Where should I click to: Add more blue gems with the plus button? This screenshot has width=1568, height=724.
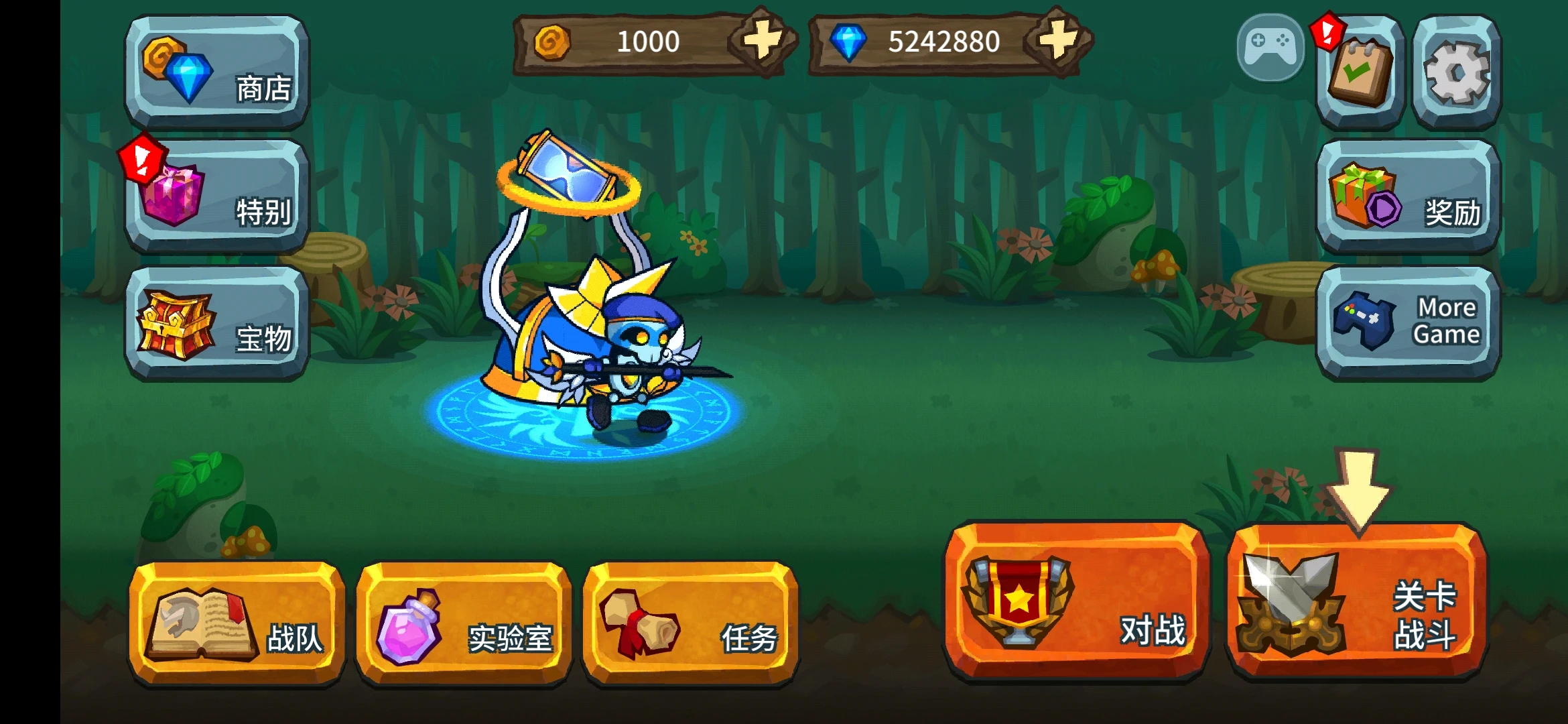[1057, 40]
